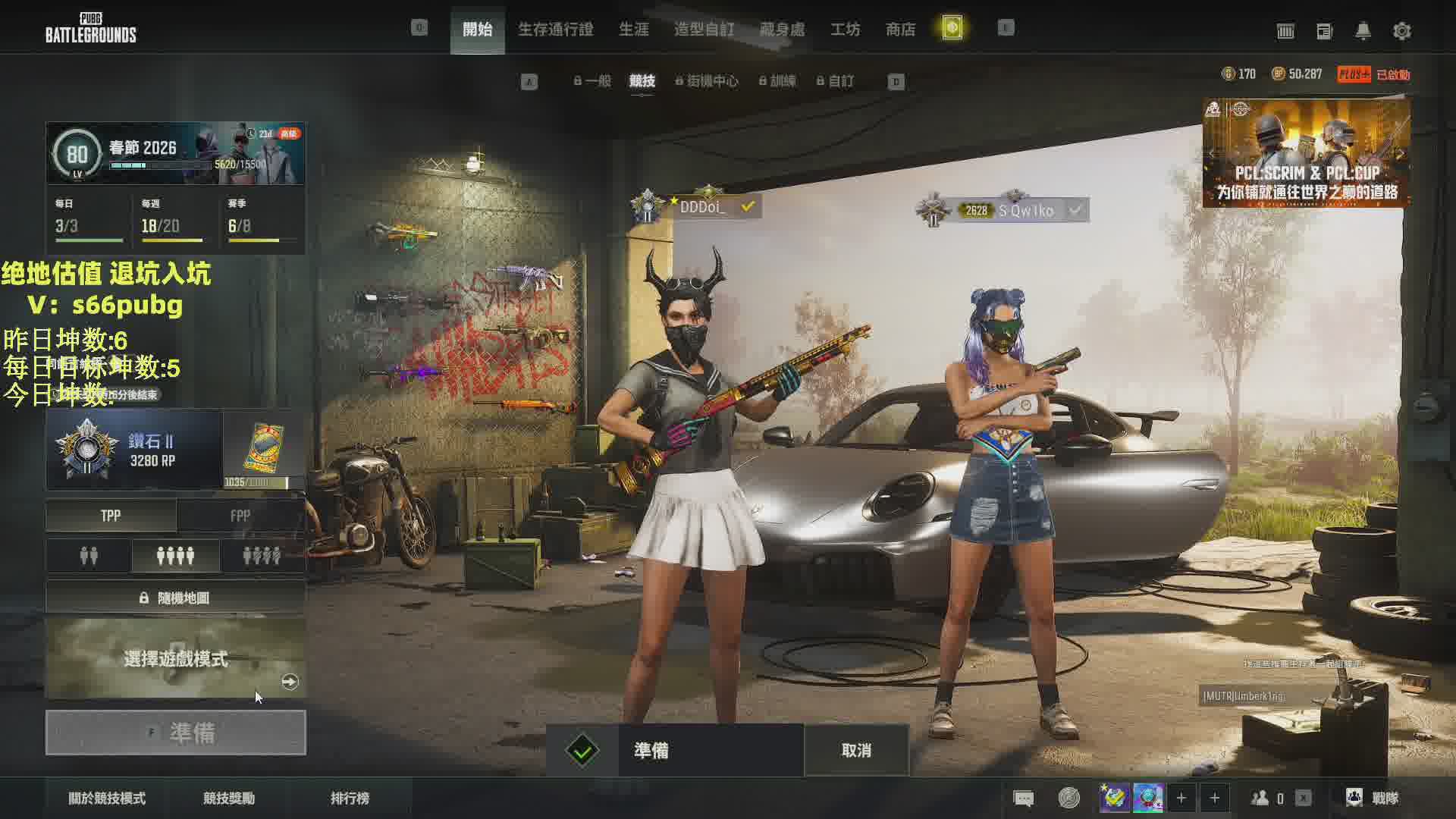Cancel readiness with 取消
Viewport: 1456px width, 819px height.
click(856, 750)
